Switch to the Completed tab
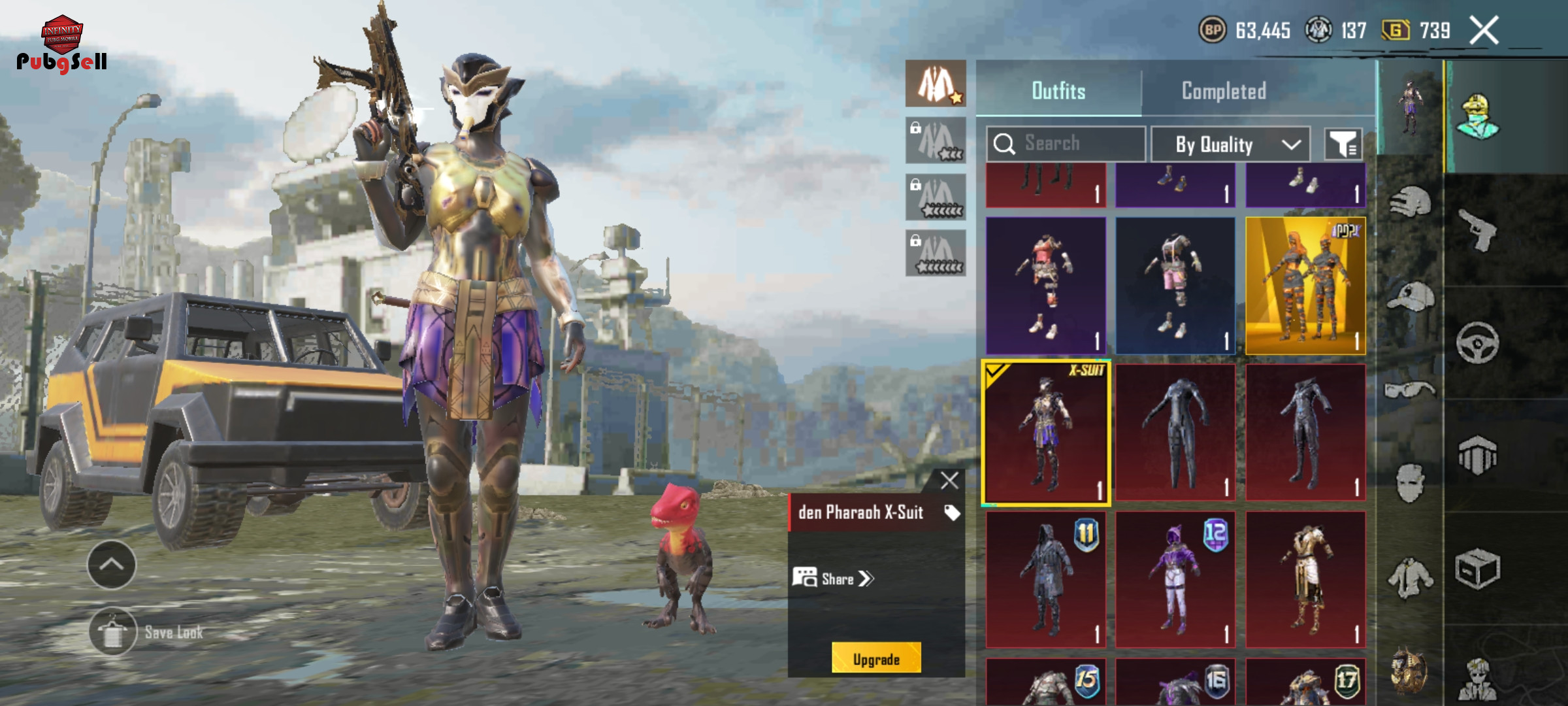Image resolution: width=1568 pixels, height=706 pixels. point(1223,91)
